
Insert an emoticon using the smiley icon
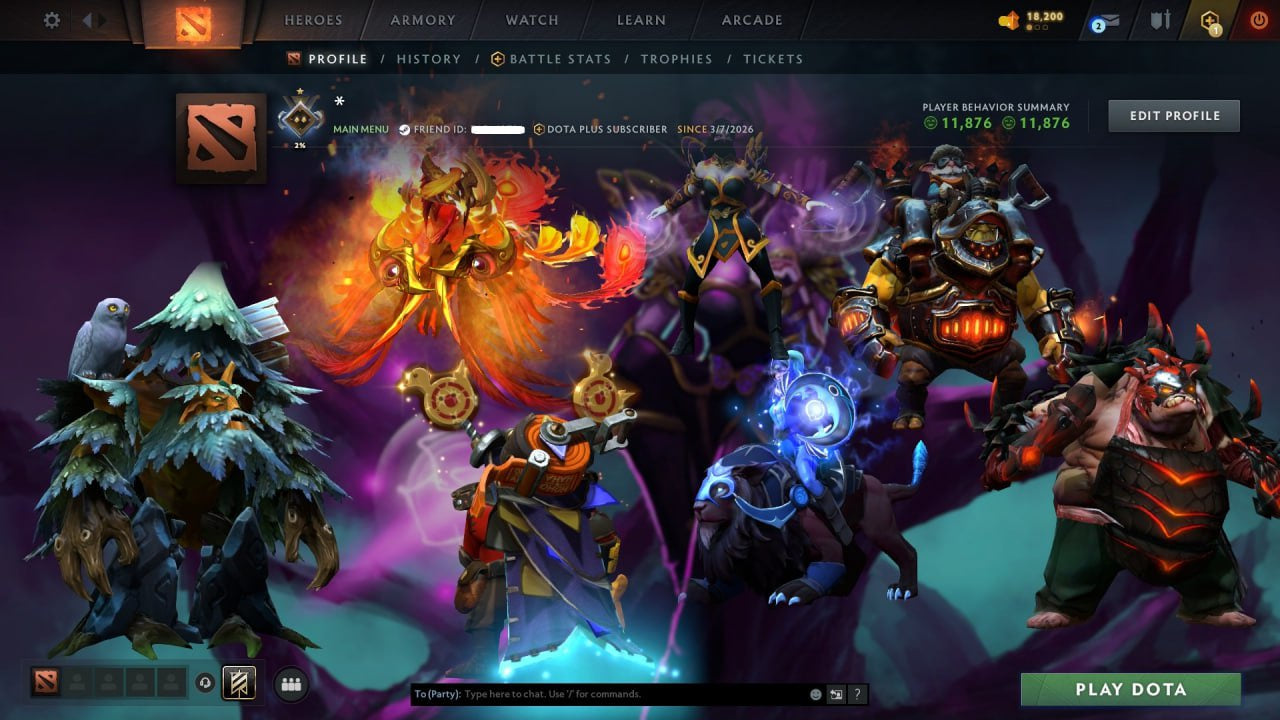pyautogui.click(x=815, y=694)
